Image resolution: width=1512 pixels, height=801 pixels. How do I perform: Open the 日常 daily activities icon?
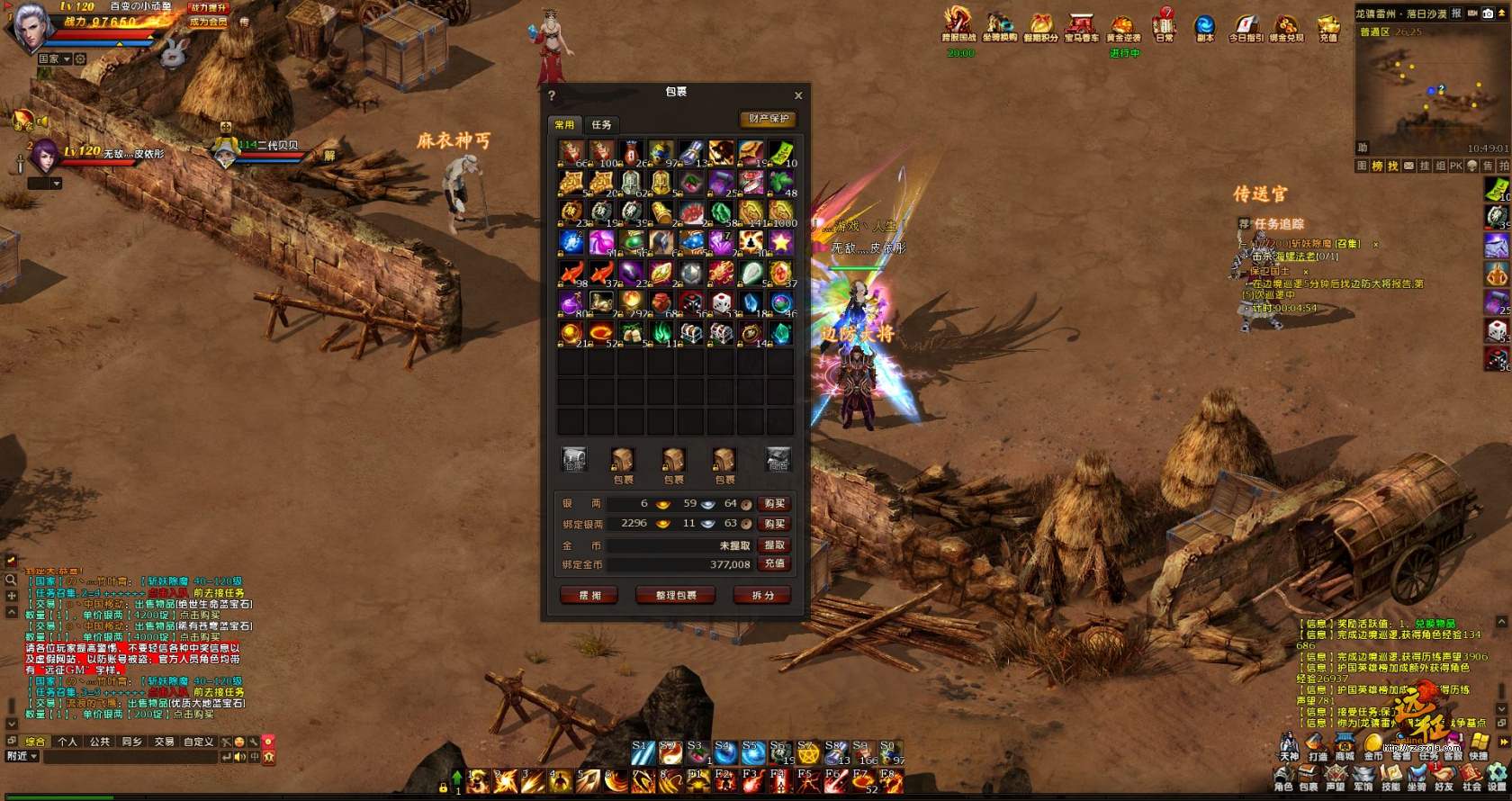[1165, 22]
